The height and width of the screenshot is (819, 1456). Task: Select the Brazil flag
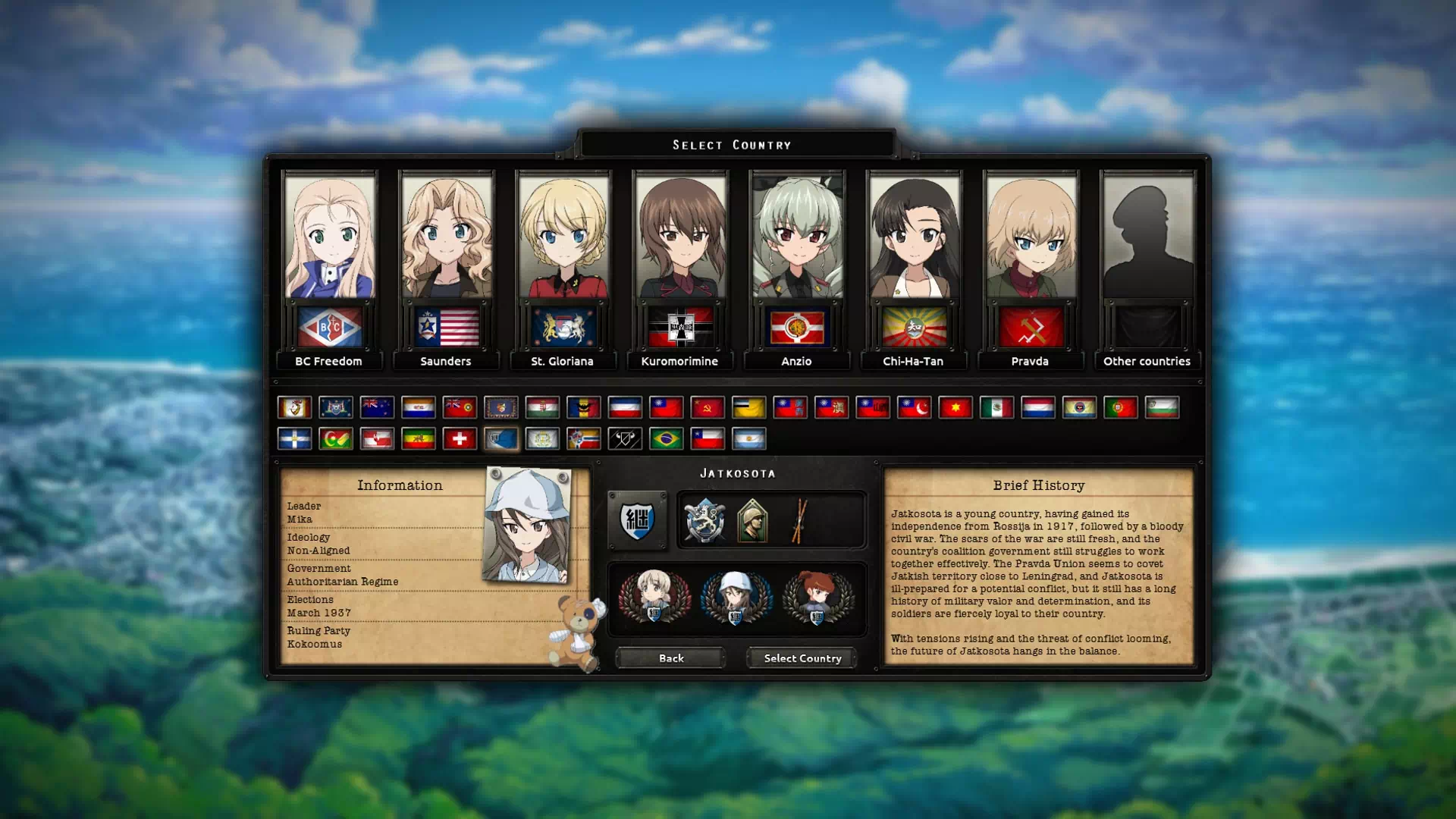point(666,439)
